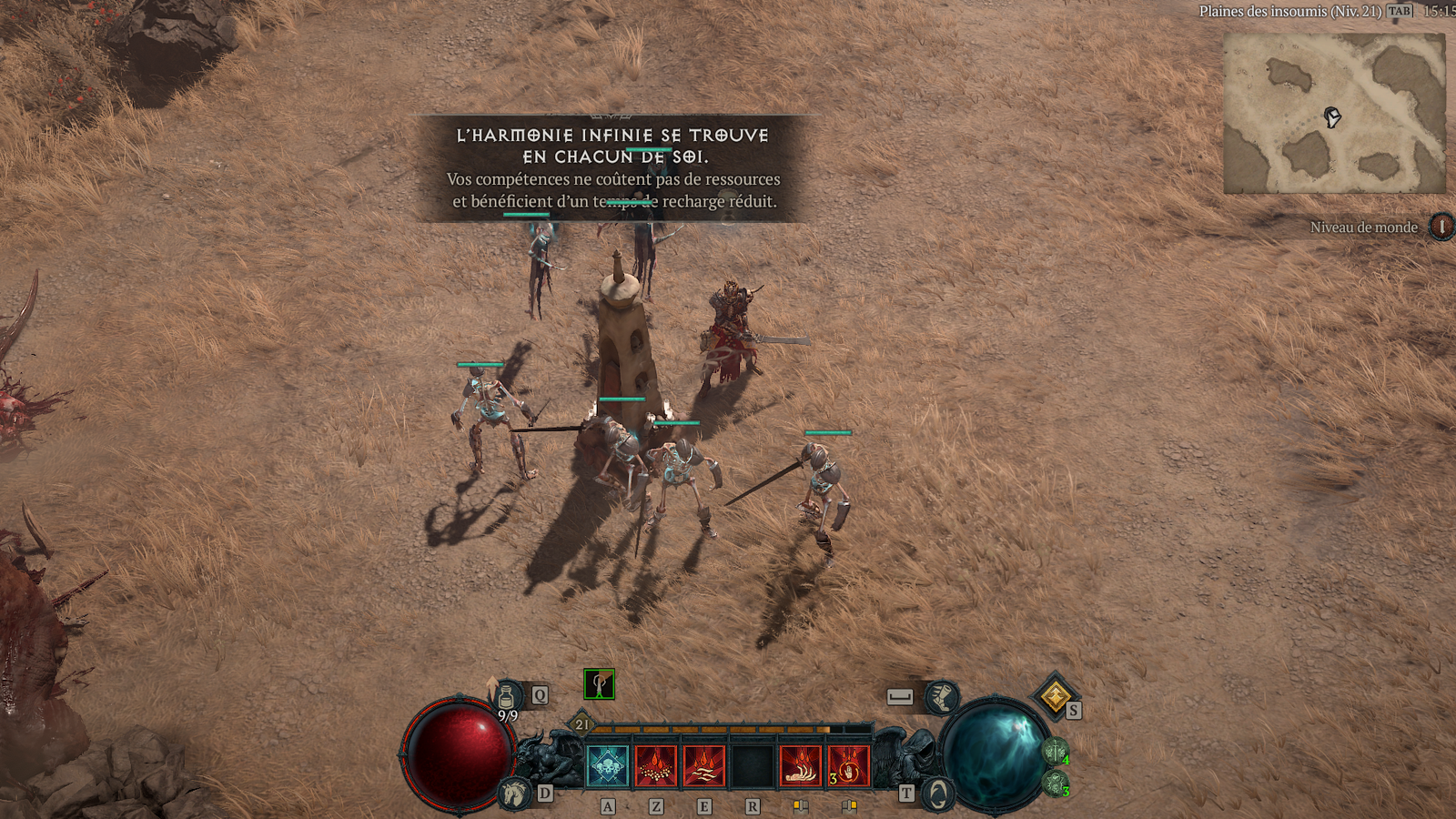Use the red open-palm skill
Viewport: 1456px width, 819px height.
(849, 766)
